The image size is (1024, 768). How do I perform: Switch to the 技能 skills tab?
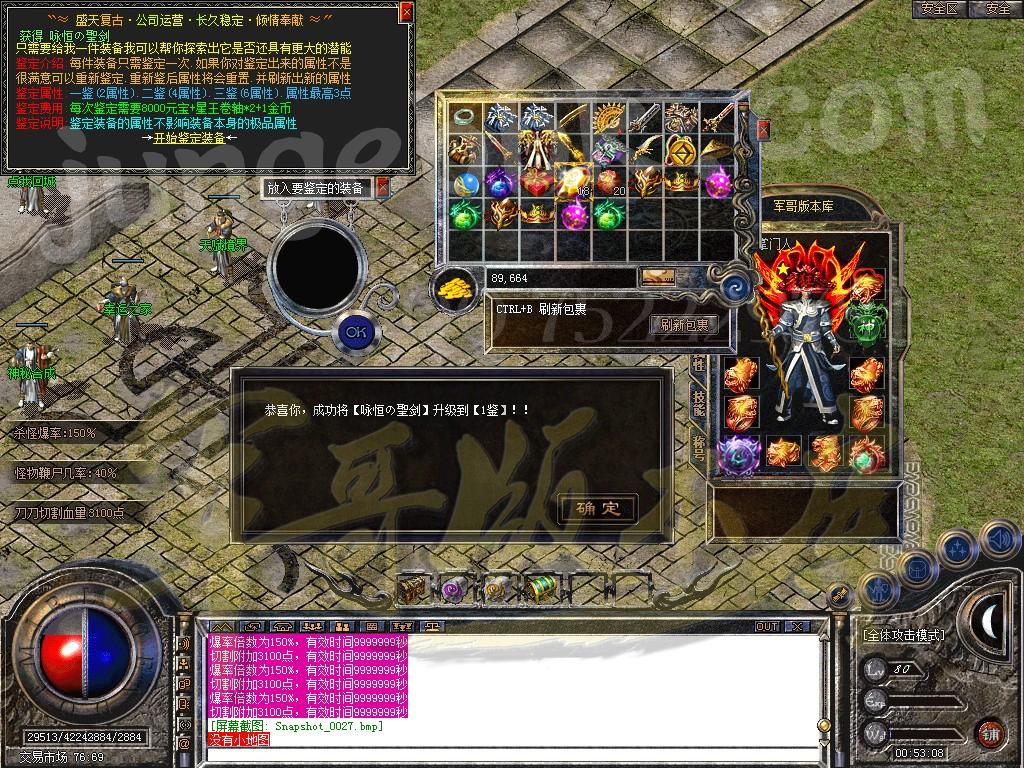click(x=698, y=401)
